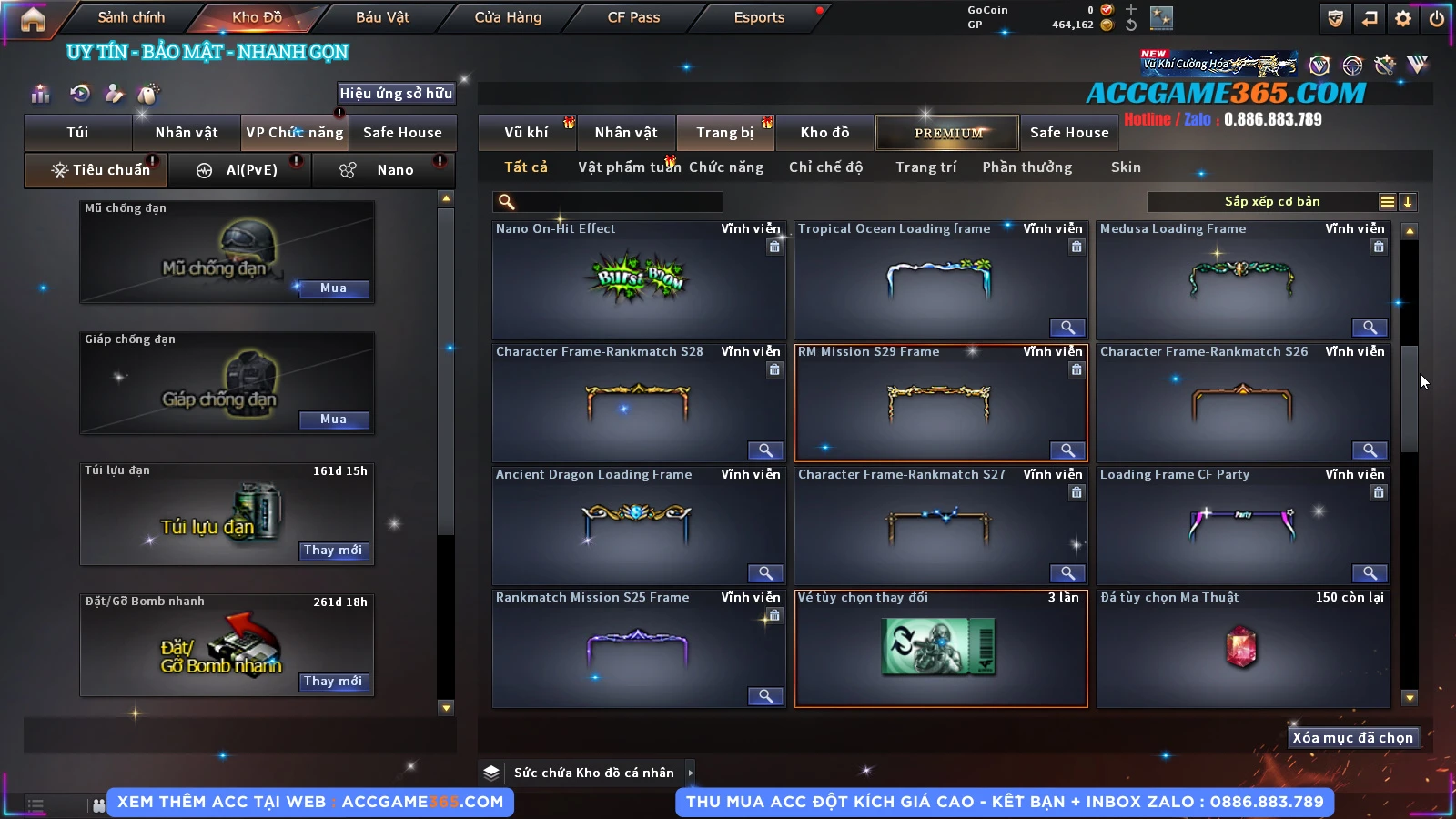
Task: Return home via the house icon
Action: (x=33, y=19)
